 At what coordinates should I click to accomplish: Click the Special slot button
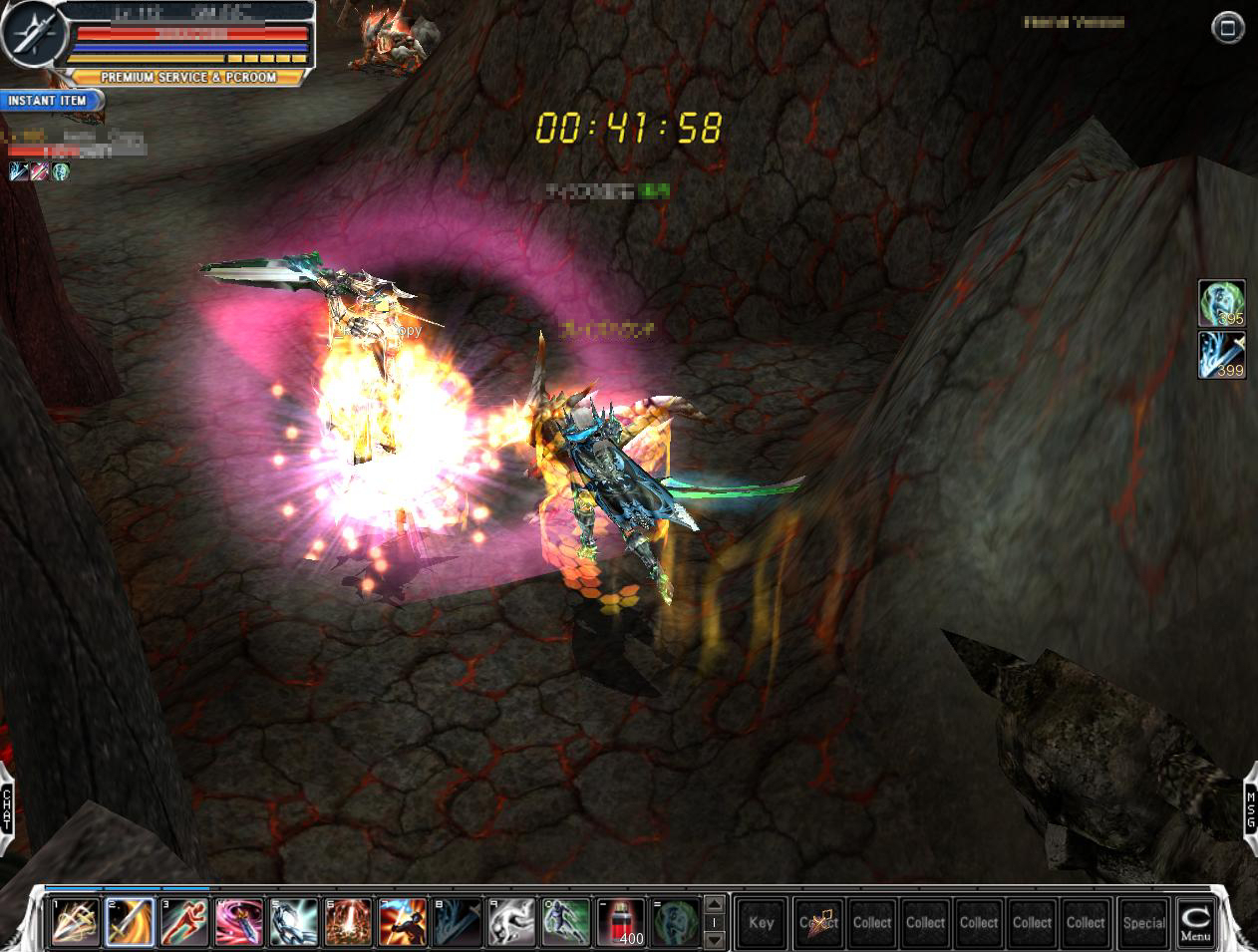click(x=1143, y=922)
